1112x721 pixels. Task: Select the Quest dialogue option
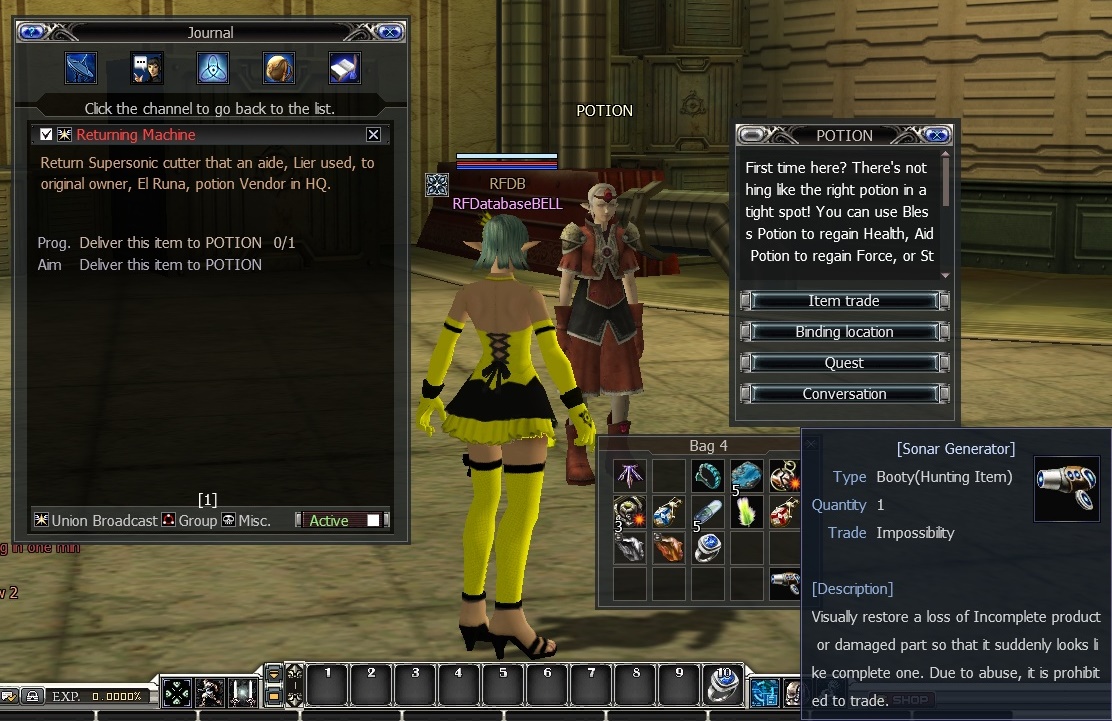844,363
